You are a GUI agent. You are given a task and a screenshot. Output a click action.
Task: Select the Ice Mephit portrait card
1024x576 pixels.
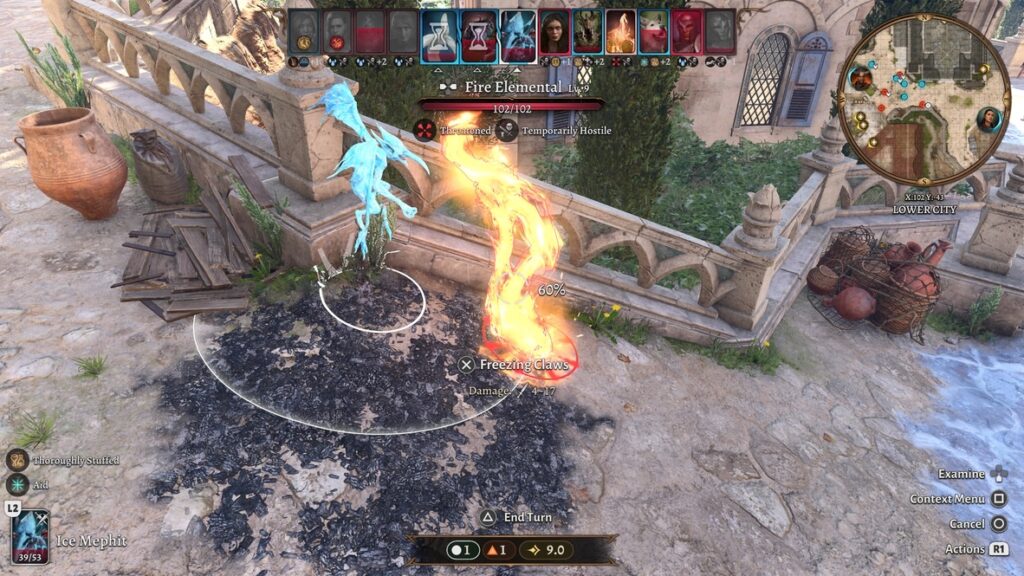point(30,535)
